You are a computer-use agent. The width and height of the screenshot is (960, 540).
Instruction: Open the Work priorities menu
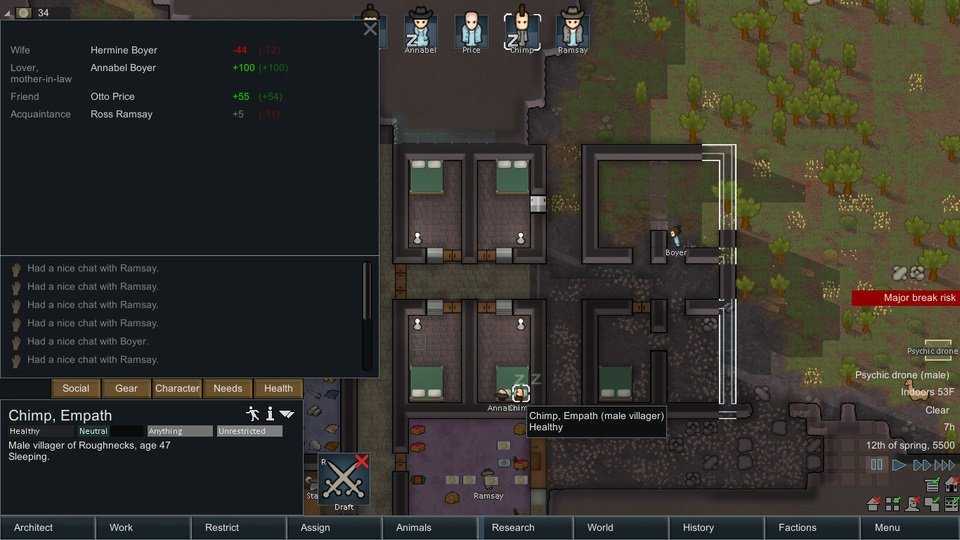(121, 527)
